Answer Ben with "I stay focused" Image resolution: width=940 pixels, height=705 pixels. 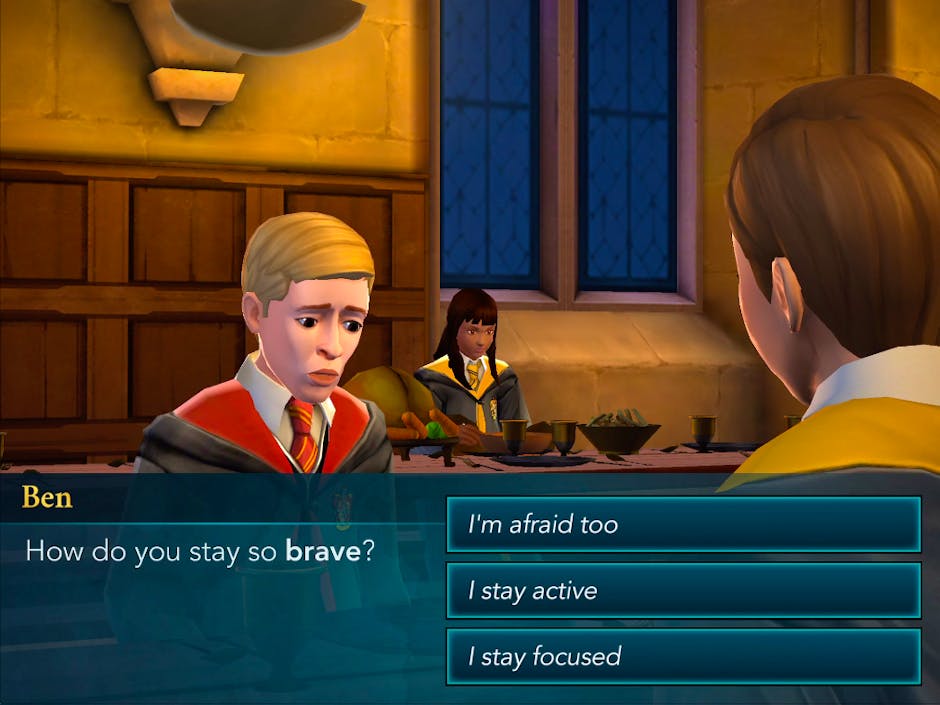click(683, 656)
